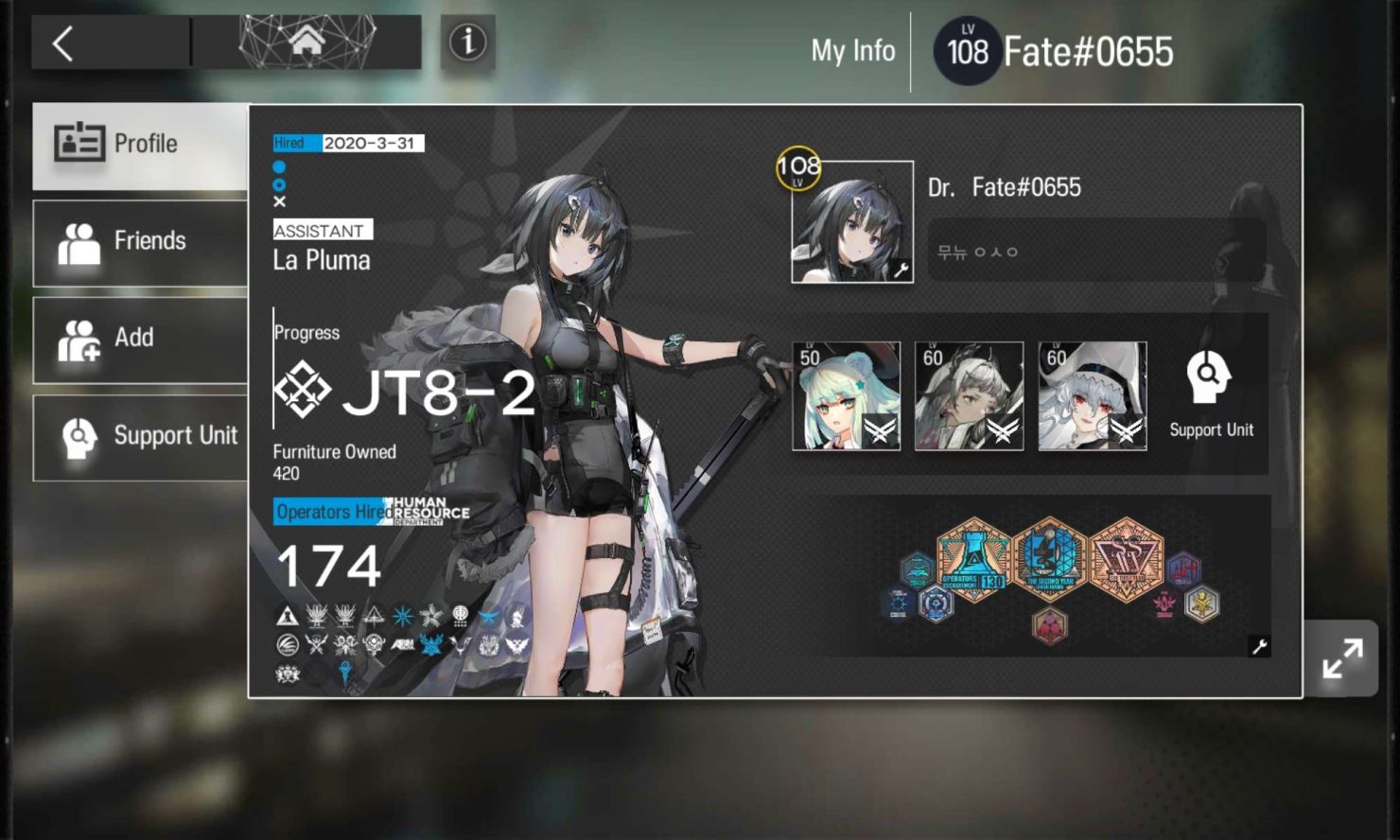1400x840 pixels.
Task: Tap My Info at the top of the screen
Action: (x=851, y=51)
